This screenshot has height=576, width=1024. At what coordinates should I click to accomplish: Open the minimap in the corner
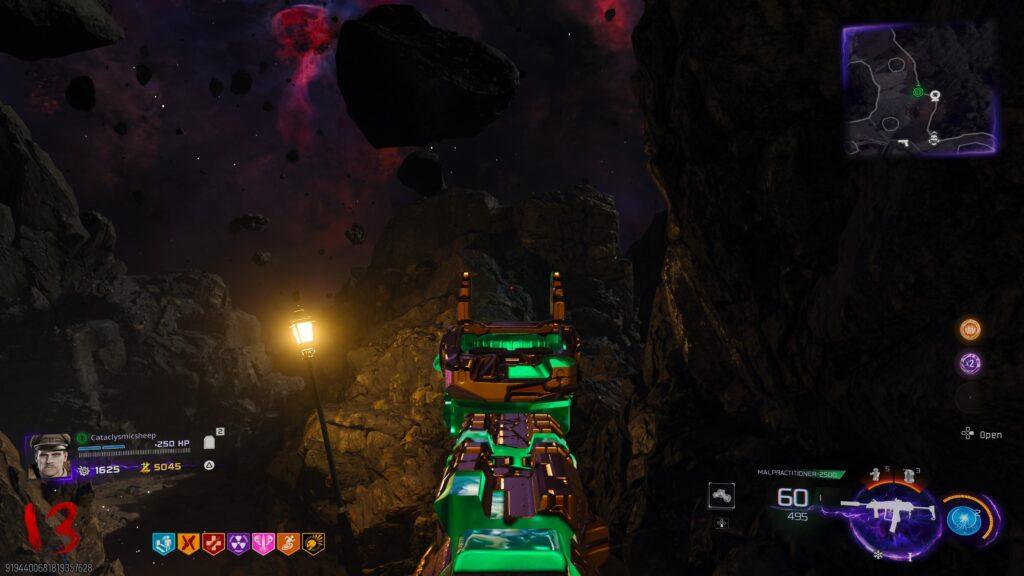click(920, 90)
